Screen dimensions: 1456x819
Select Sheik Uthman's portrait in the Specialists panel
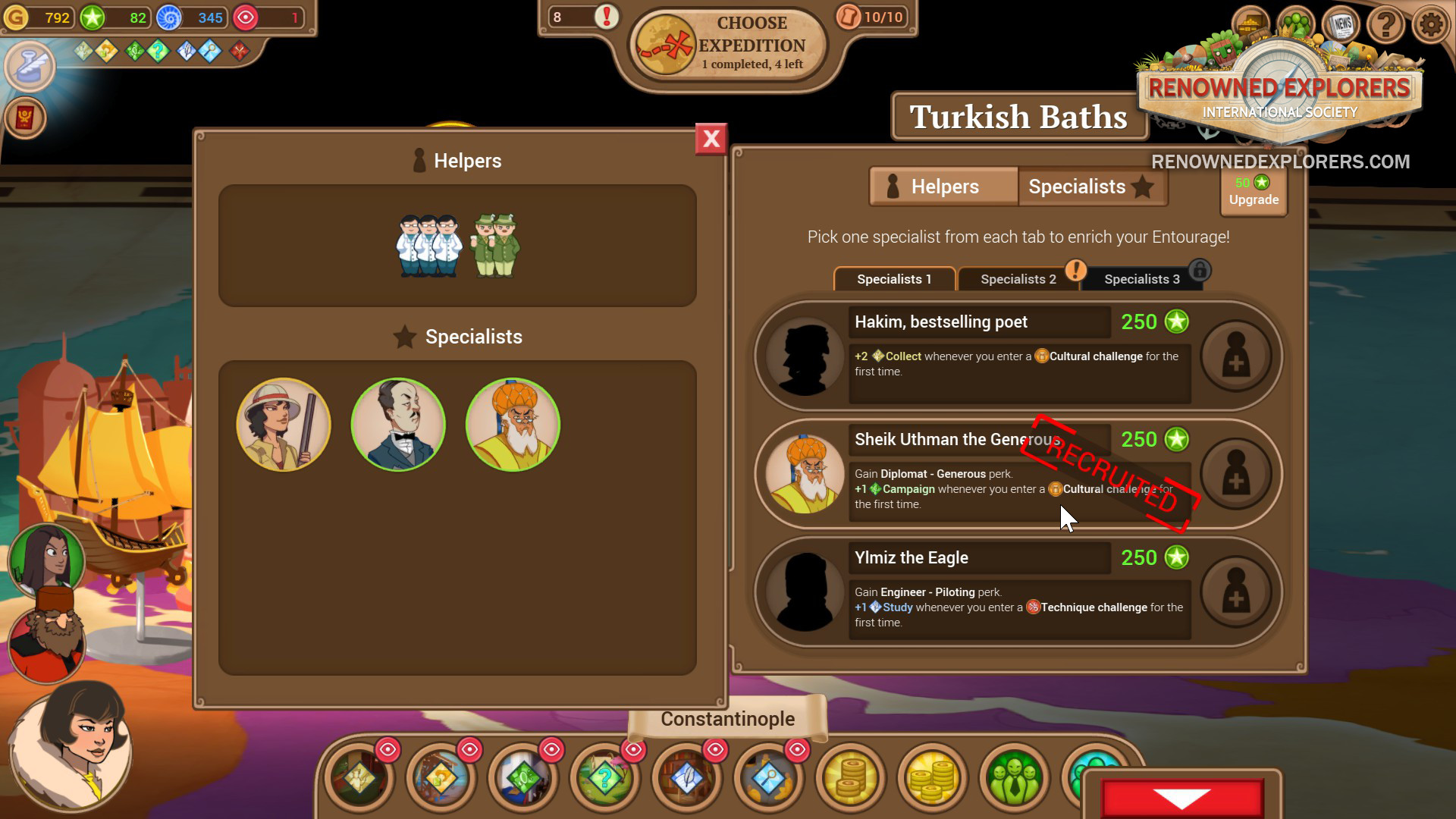coord(513,425)
